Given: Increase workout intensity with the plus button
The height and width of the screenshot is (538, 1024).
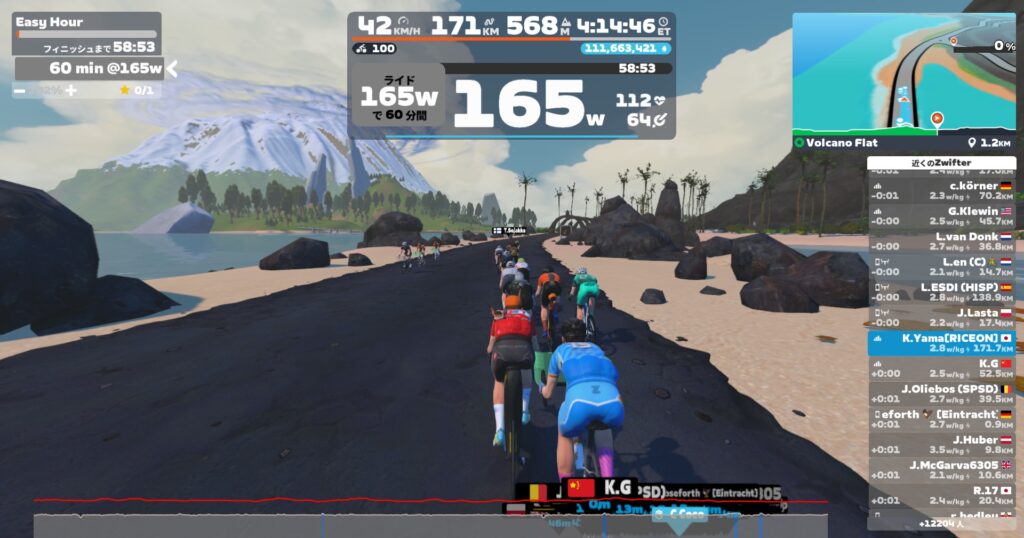Looking at the screenshot, I should coord(71,90).
